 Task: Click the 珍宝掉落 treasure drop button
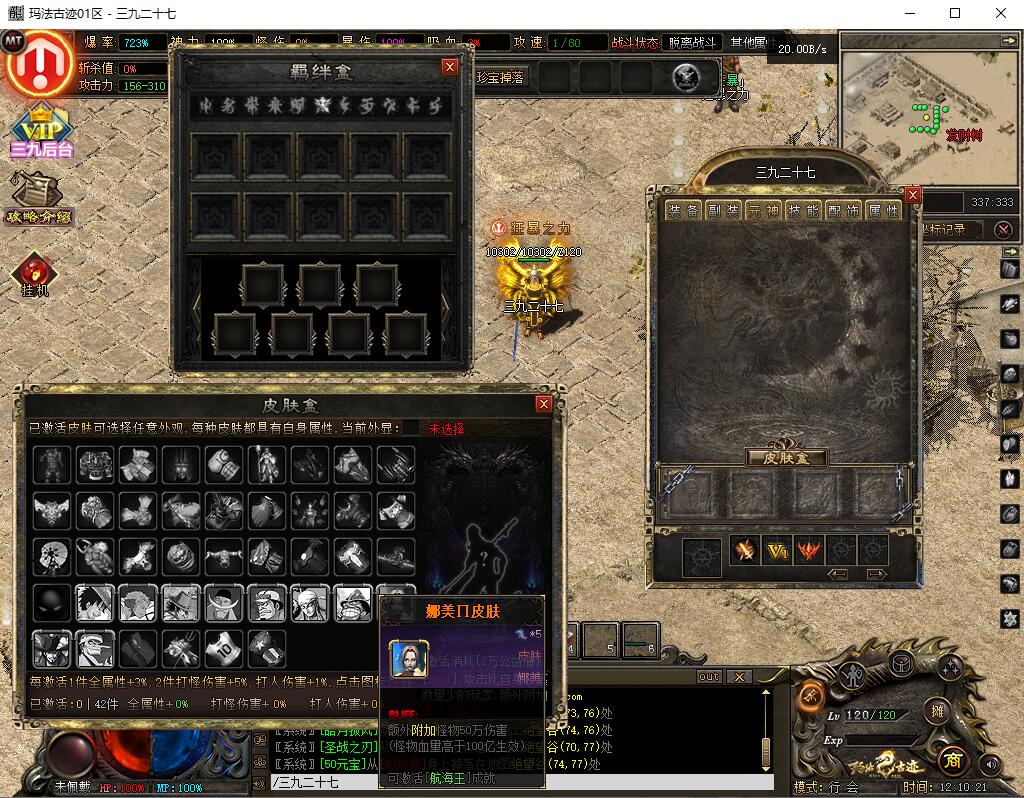click(500, 77)
